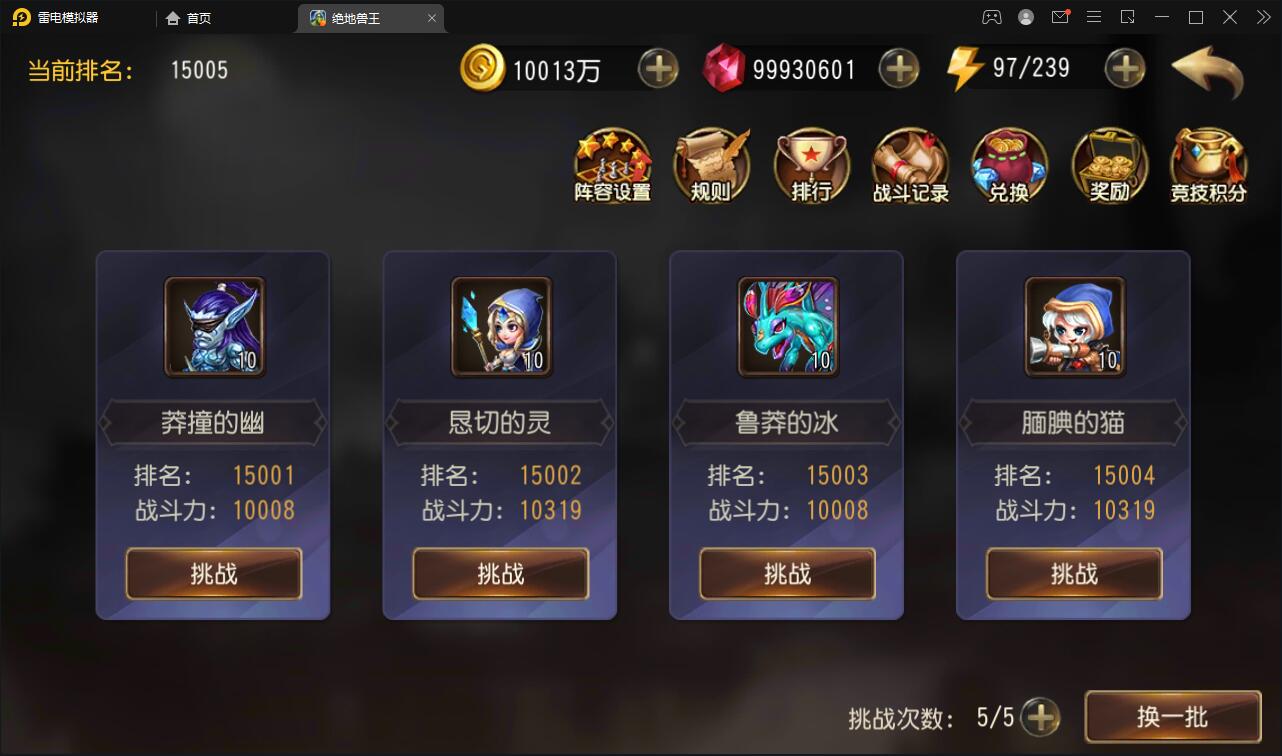This screenshot has height=756, width=1282.
Task: Open the emulator hamburger menu
Action: click(x=1094, y=17)
